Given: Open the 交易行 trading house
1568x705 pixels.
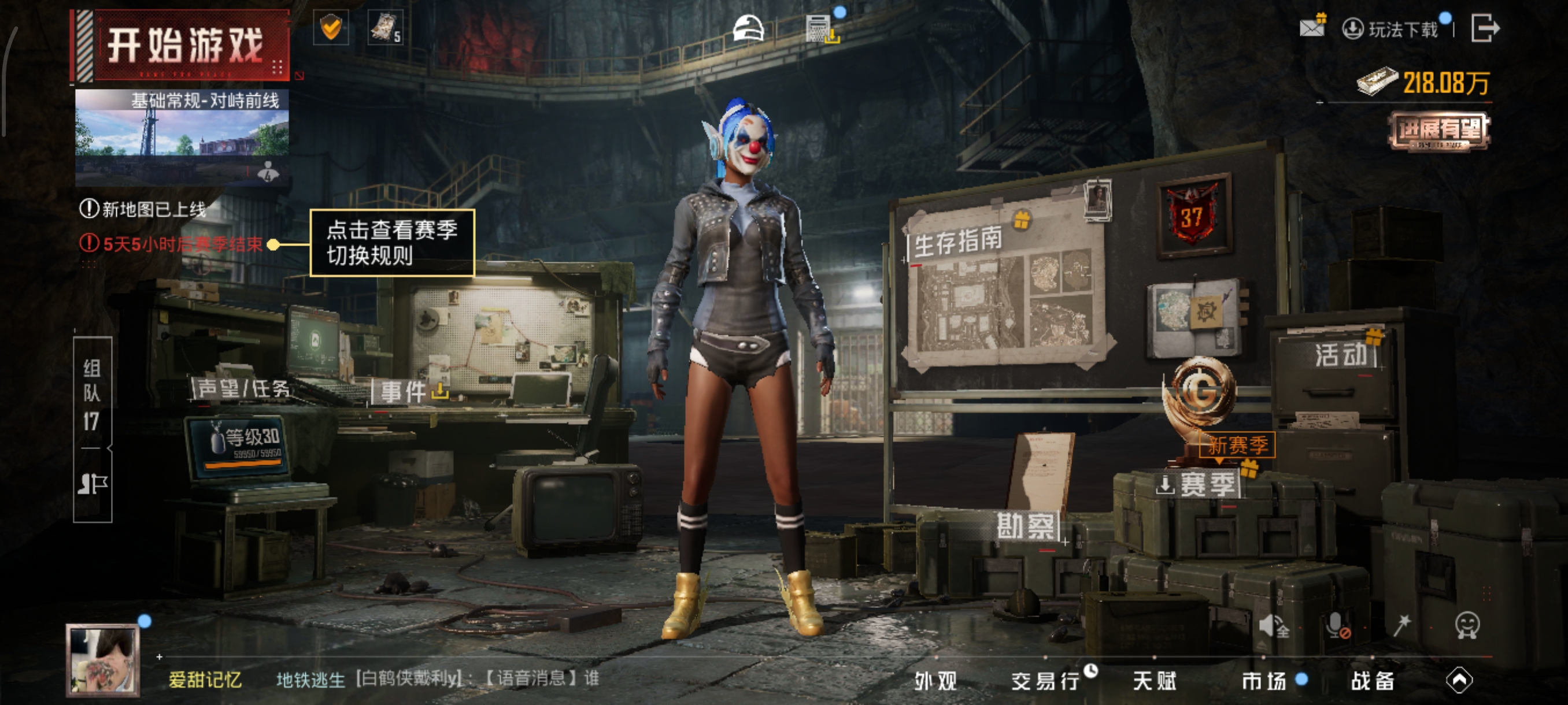Looking at the screenshot, I should pos(1045,681).
